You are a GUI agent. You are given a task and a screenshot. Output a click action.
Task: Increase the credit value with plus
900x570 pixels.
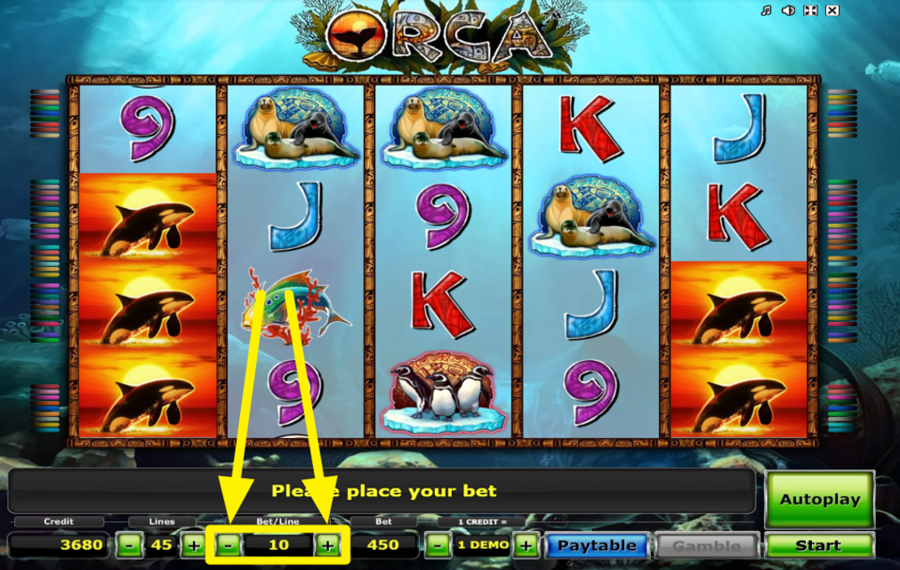(527, 546)
